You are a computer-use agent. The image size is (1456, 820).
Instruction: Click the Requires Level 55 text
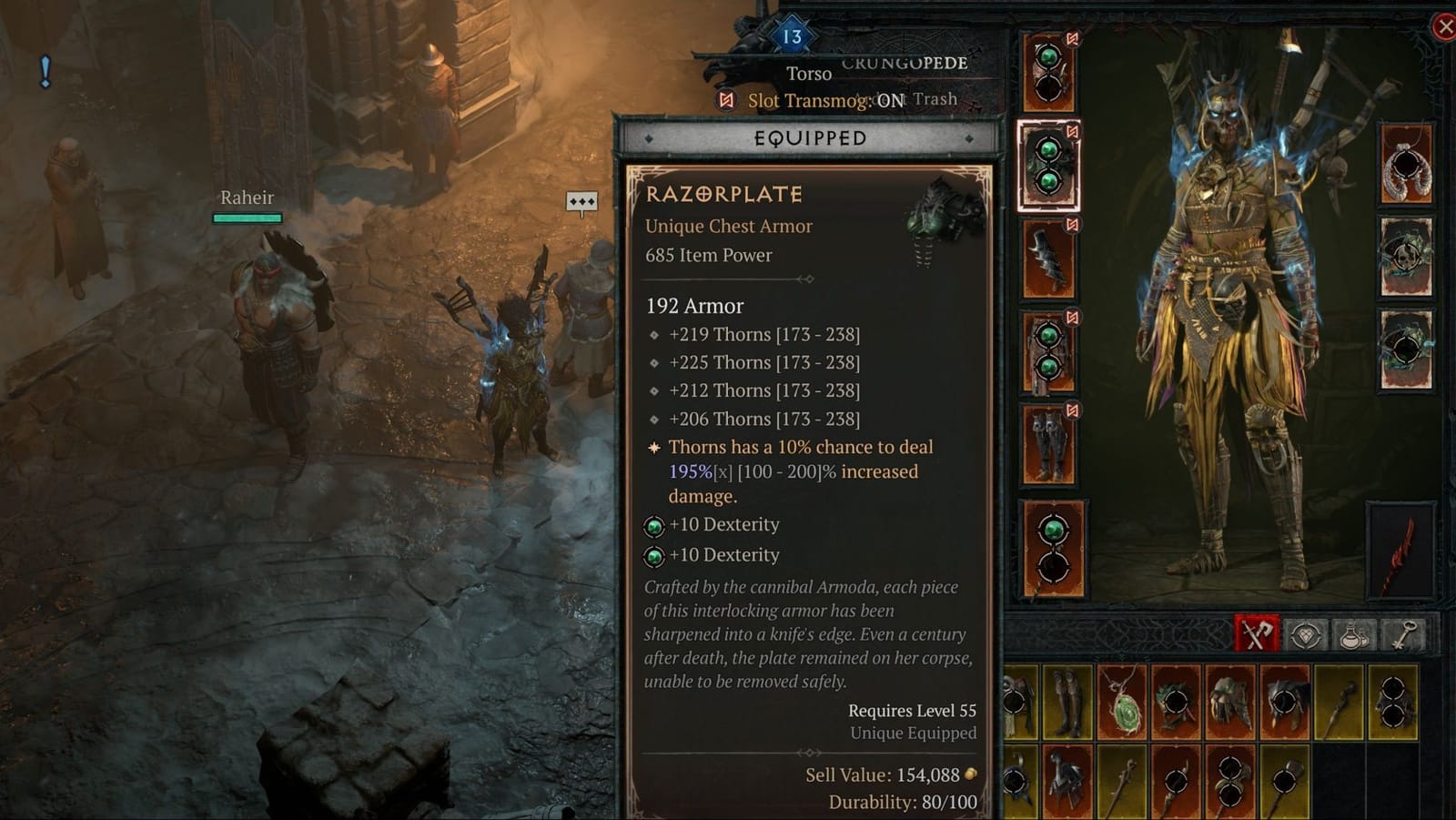pos(911,710)
